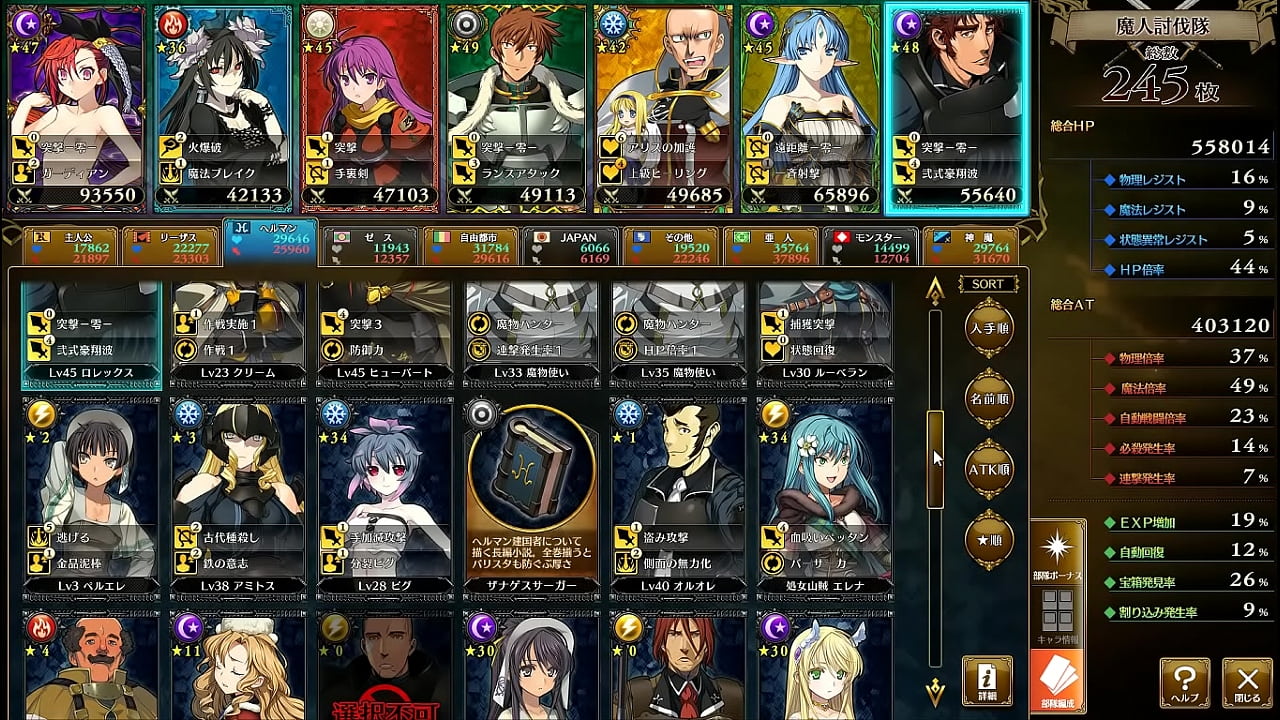Screen dimensions: 1280x720
Task: Sort cards by 名前順
Action: (x=988, y=398)
